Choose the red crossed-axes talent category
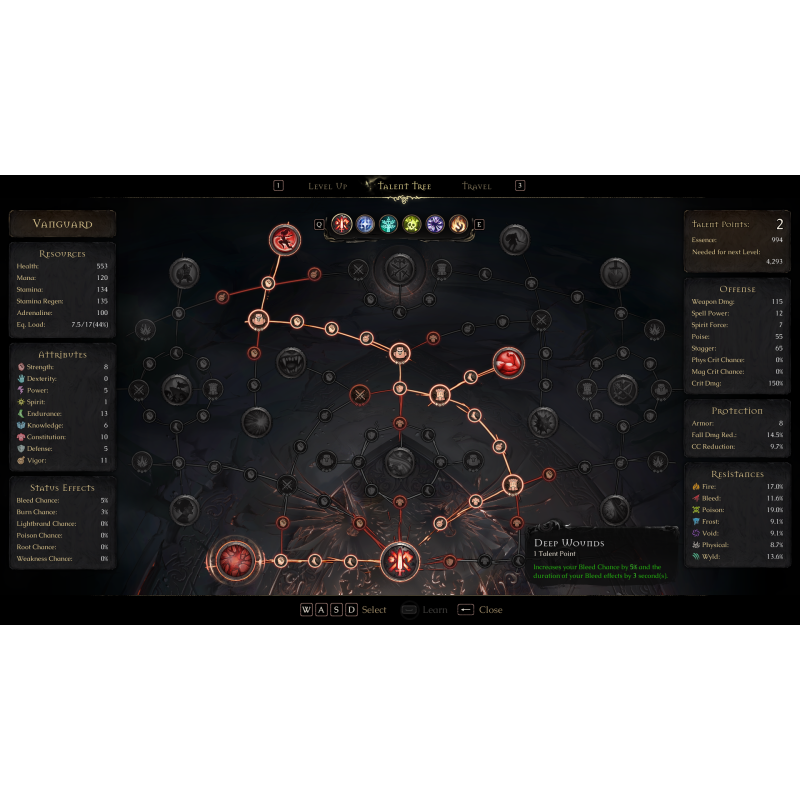The image size is (800, 800). pos(342,224)
